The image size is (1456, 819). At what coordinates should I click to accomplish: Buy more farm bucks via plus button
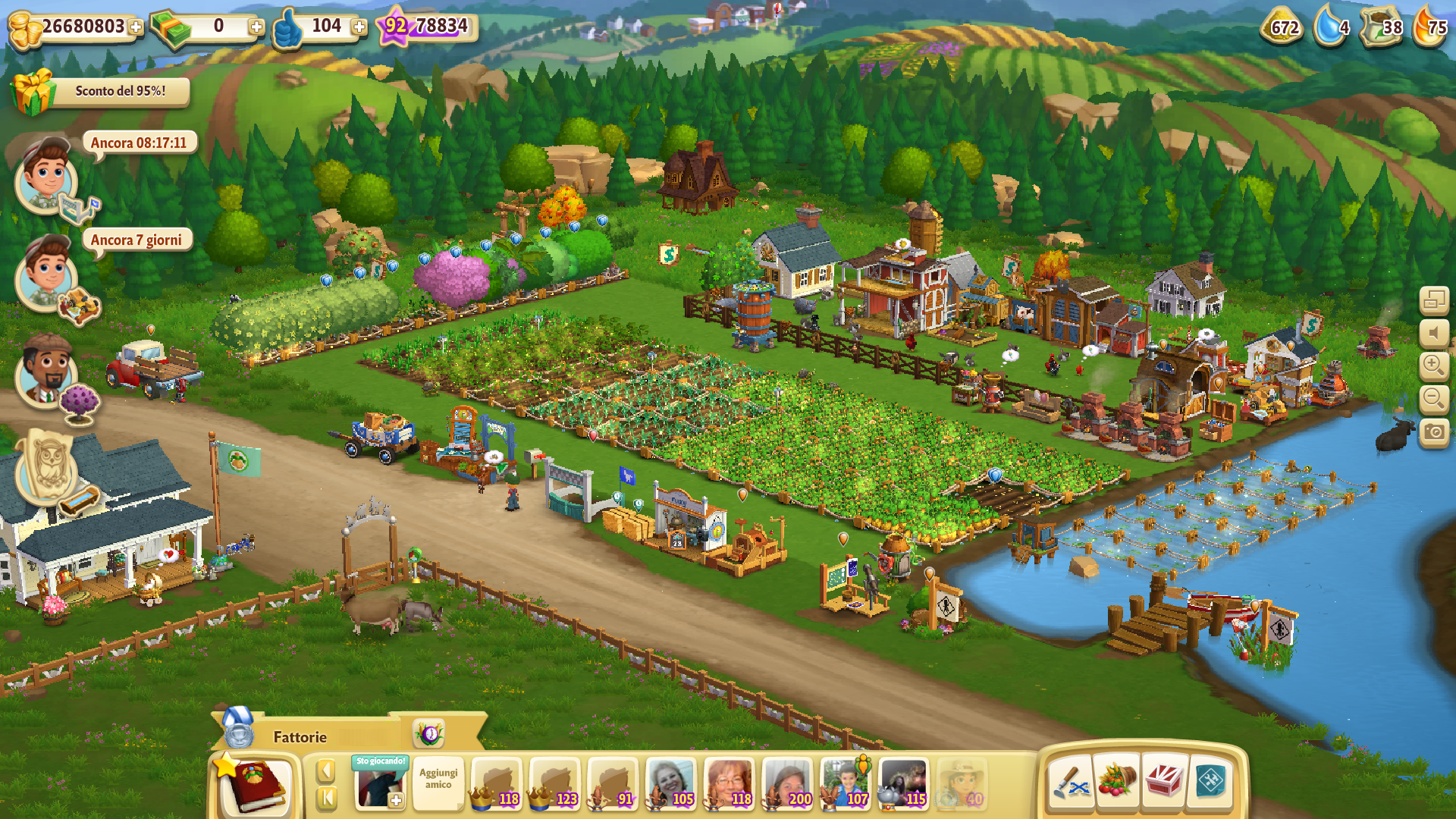coord(256,27)
